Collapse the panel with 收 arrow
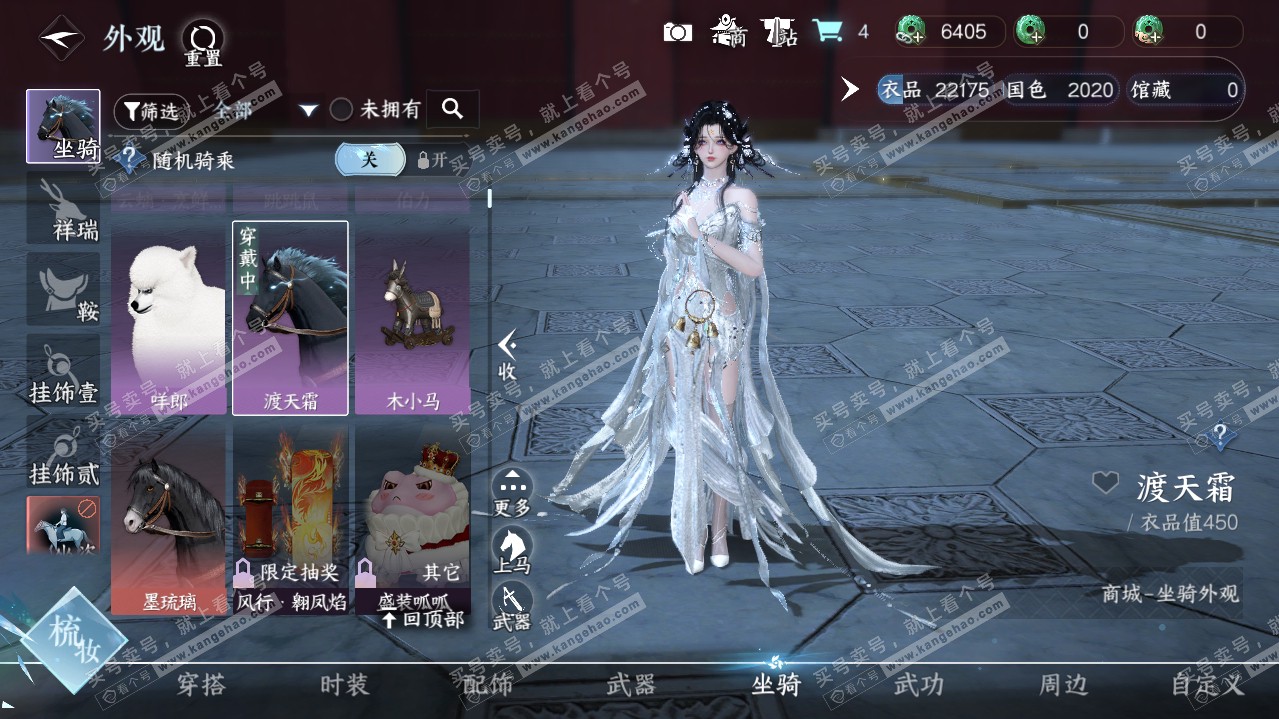 508,355
